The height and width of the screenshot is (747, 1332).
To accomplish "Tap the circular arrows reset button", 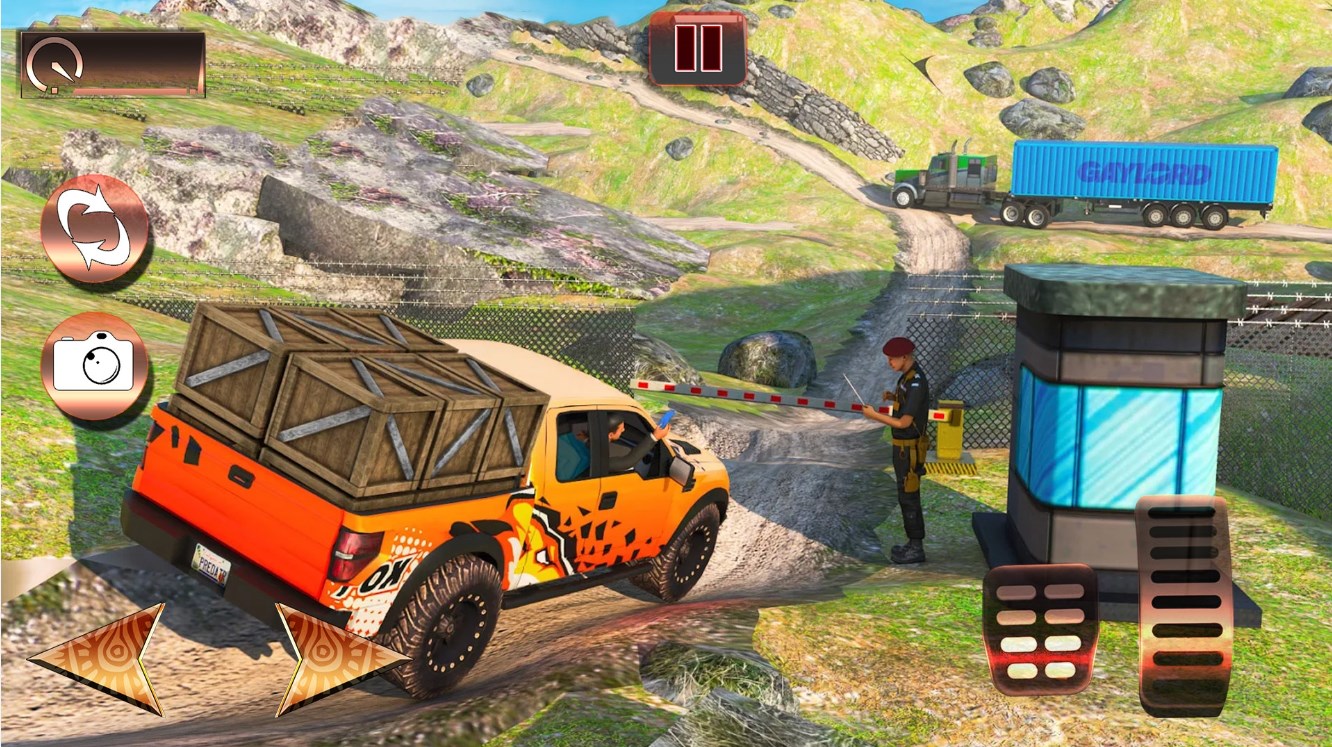I will 95,229.
